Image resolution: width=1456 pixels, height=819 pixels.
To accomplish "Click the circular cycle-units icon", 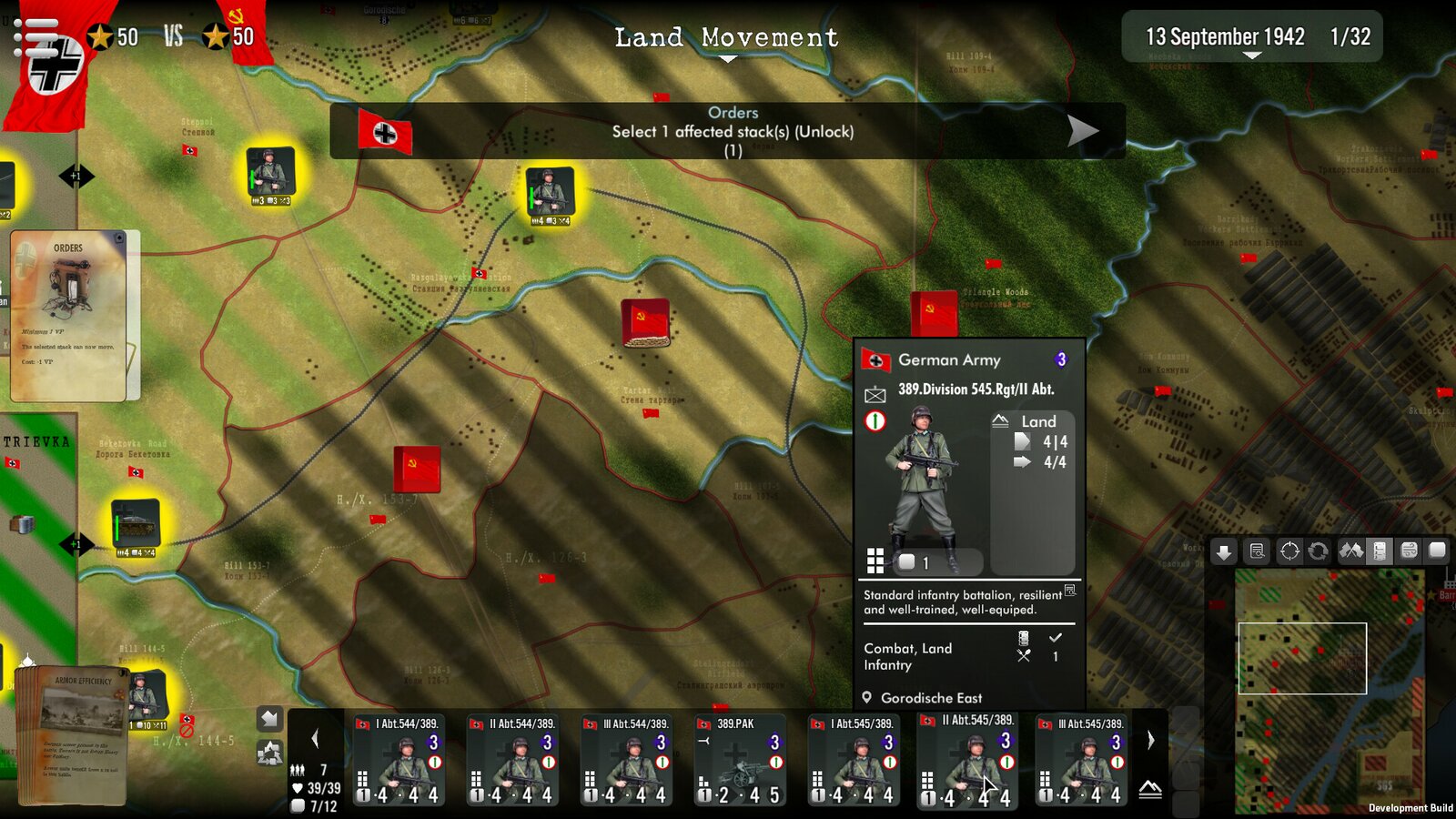I will (1318, 551).
